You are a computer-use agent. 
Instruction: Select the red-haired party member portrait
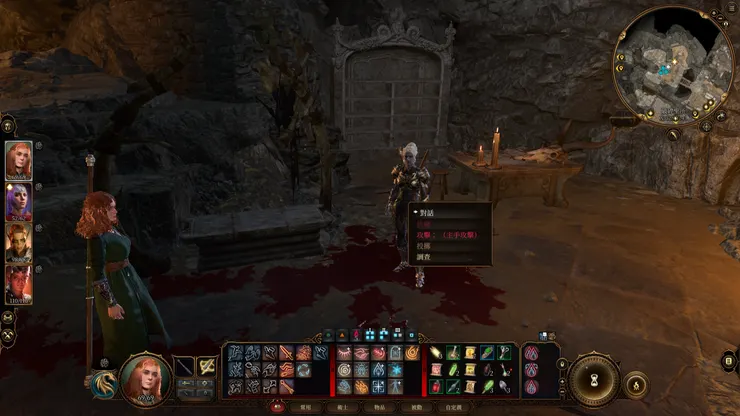click(19, 160)
